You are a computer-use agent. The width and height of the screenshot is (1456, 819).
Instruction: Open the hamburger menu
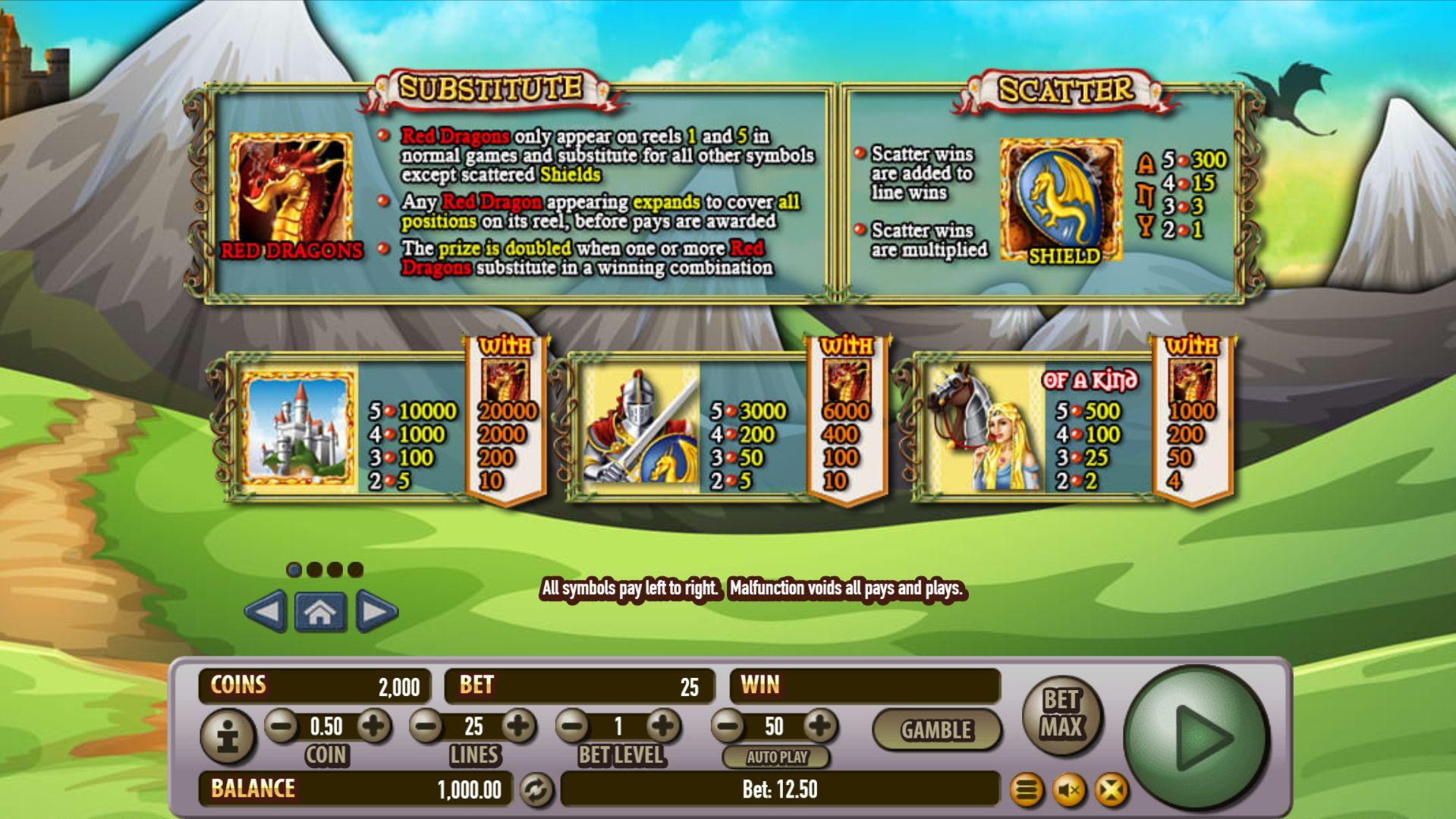click(1027, 791)
